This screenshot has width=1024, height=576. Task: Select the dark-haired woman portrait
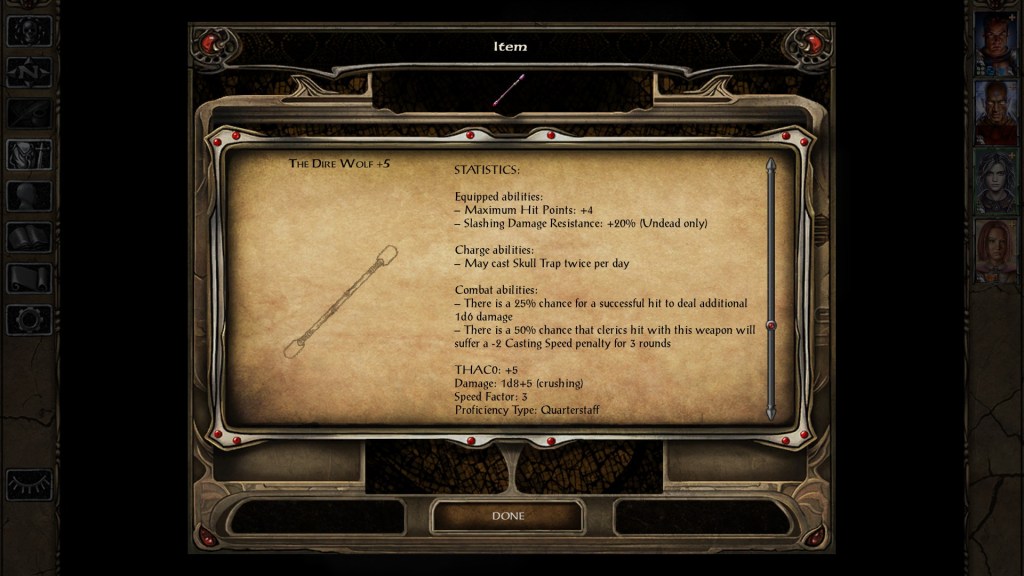(x=995, y=181)
